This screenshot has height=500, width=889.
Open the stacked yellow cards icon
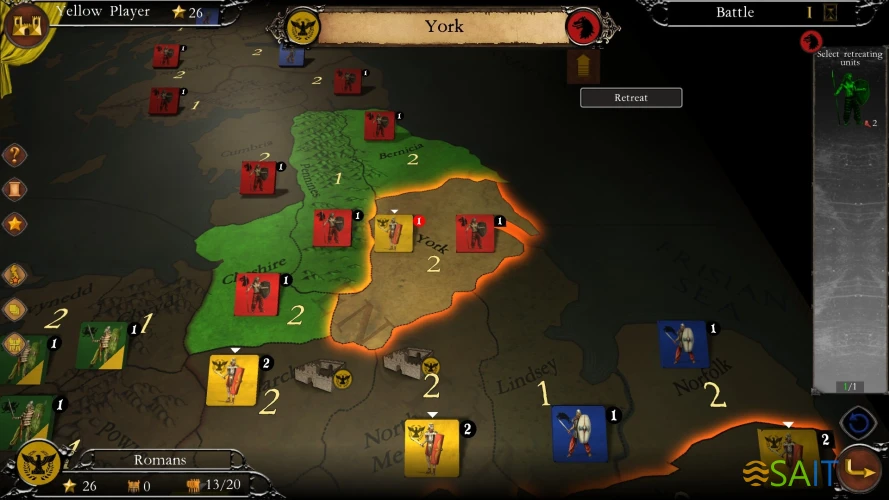pyautogui.click(x=15, y=309)
